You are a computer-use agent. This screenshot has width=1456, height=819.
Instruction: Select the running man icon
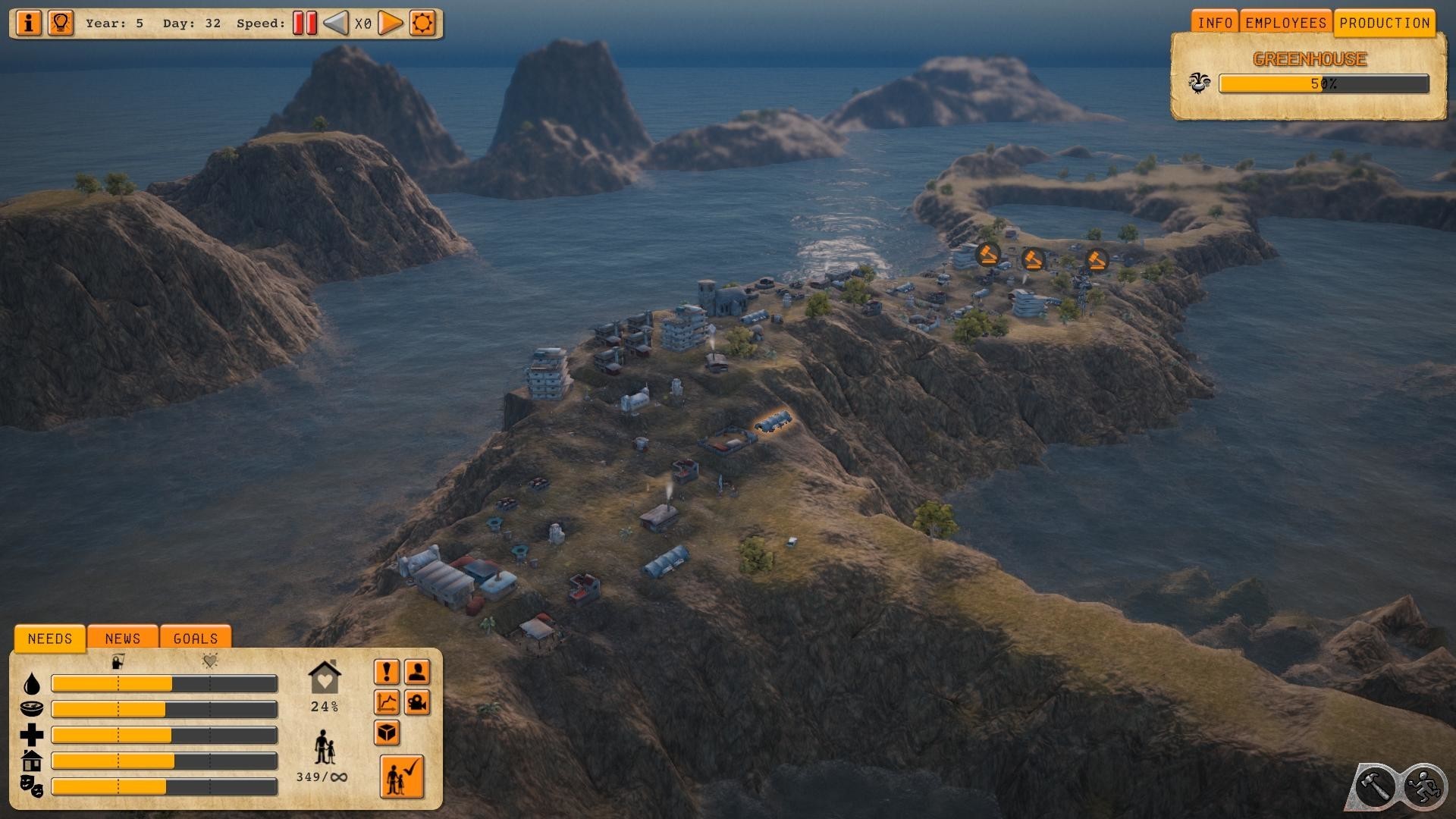1423,786
